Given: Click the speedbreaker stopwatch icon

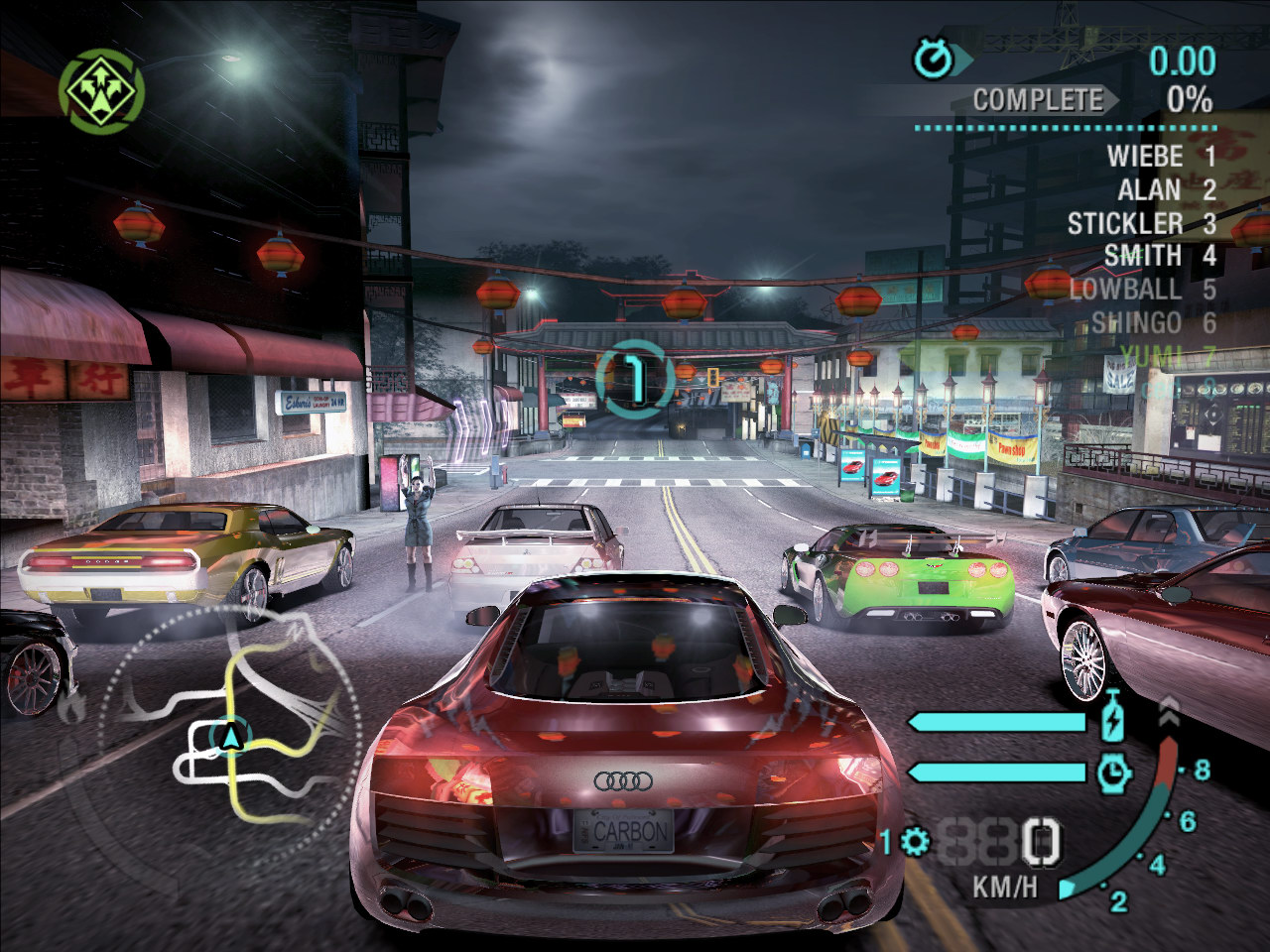Looking at the screenshot, I should point(1114,772).
